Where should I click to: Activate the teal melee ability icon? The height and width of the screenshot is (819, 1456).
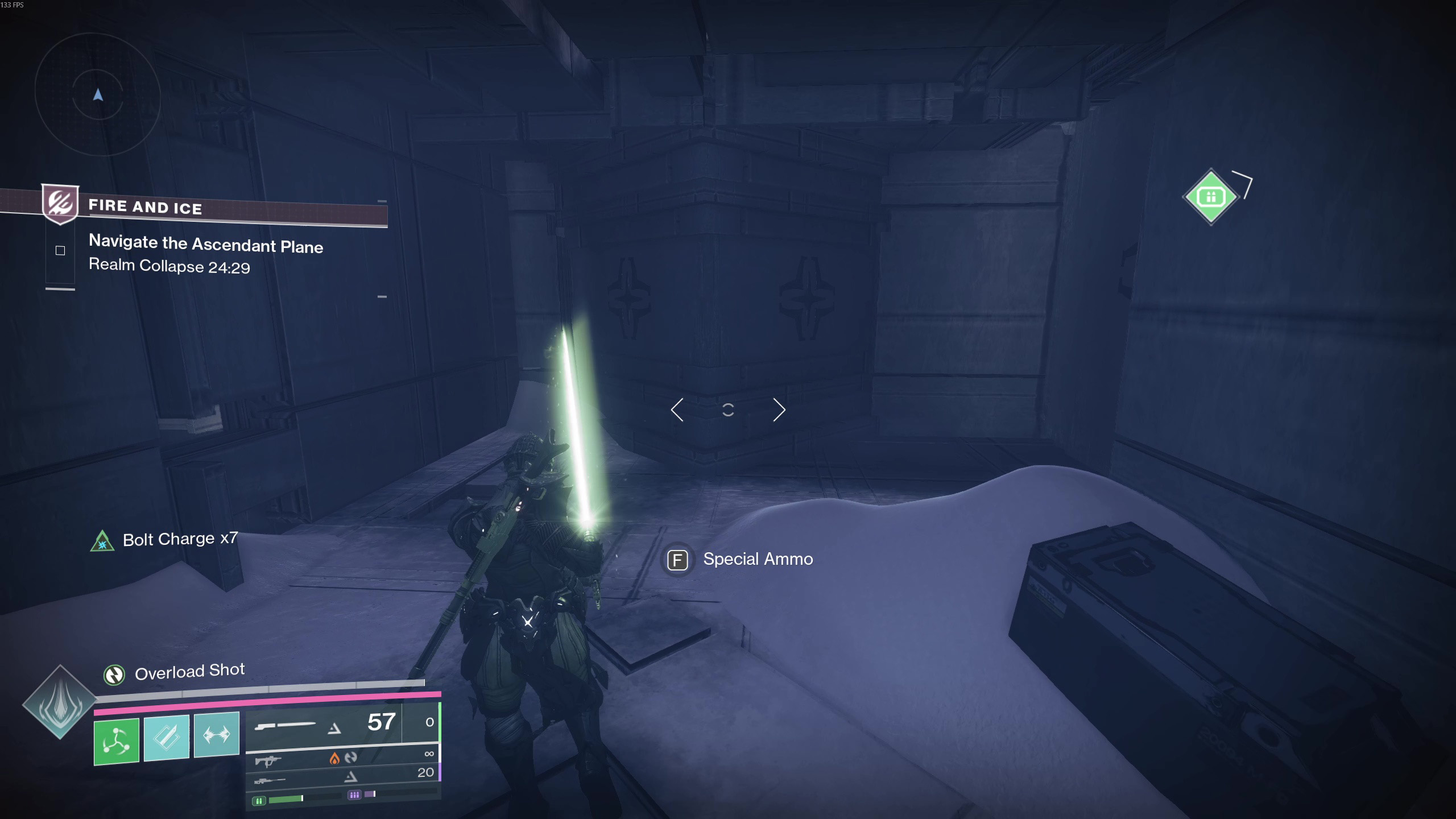[166, 738]
